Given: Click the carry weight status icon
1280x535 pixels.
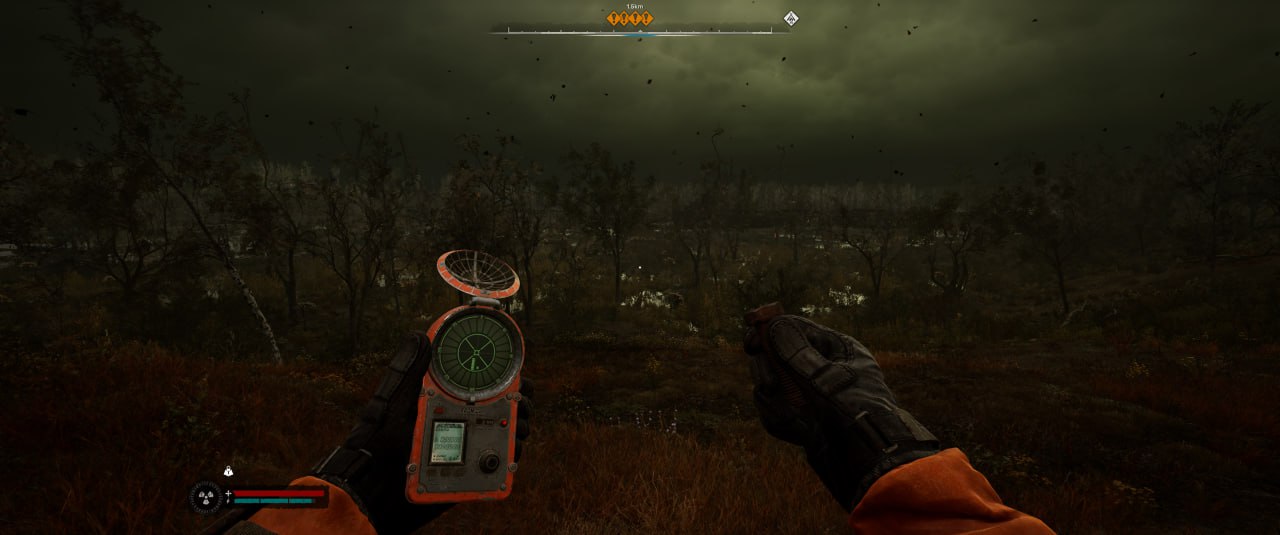Looking at the screenshot, I should click(228, 471).
